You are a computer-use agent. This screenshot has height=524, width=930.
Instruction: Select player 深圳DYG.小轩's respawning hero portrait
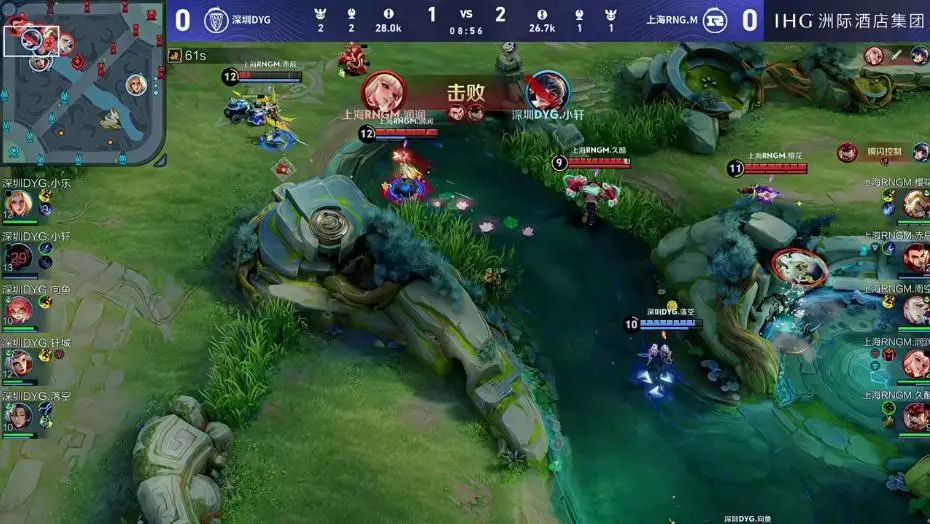pyautogui.click(x=20, y=258)
